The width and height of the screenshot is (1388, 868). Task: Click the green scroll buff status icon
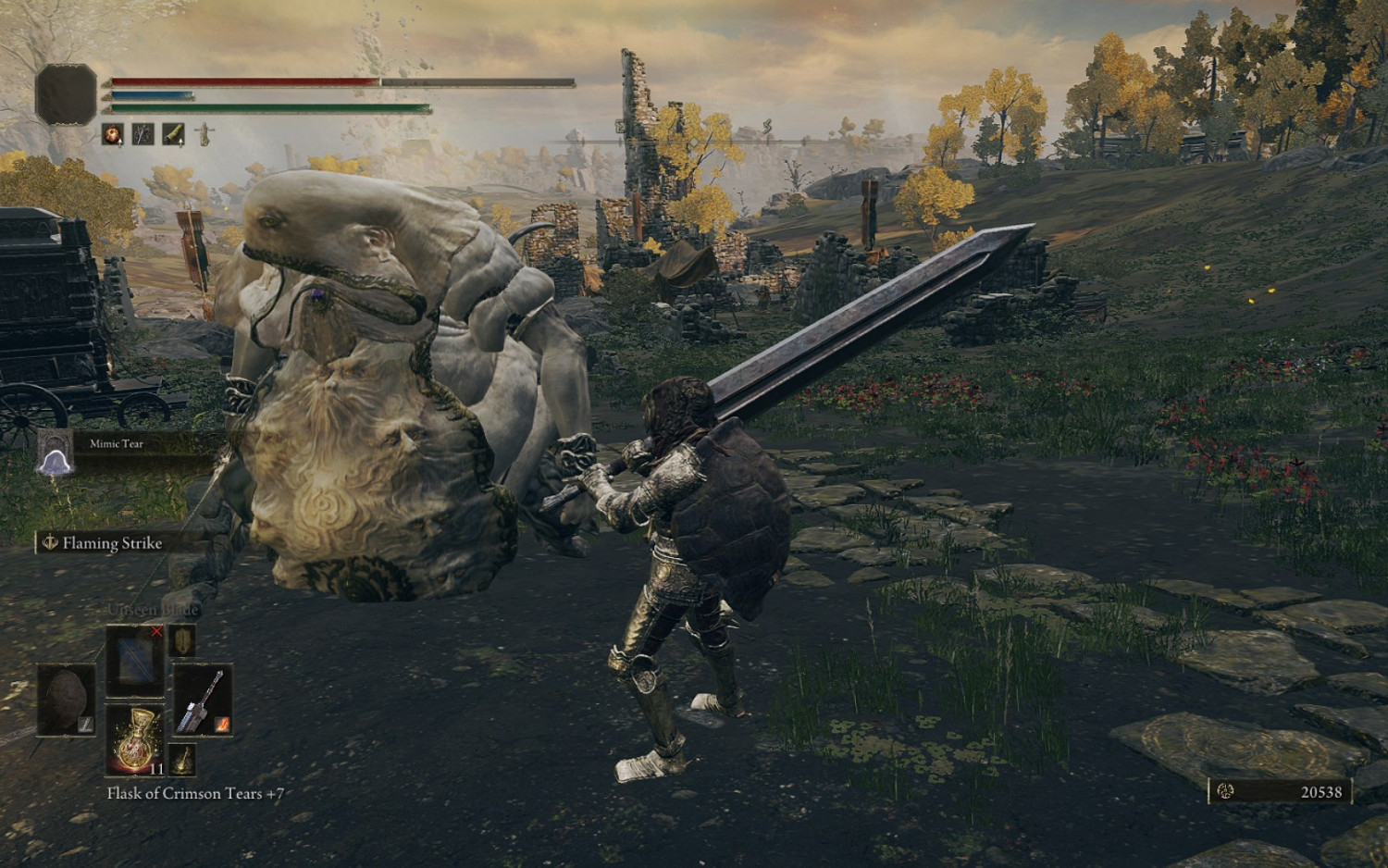[173, 135]
